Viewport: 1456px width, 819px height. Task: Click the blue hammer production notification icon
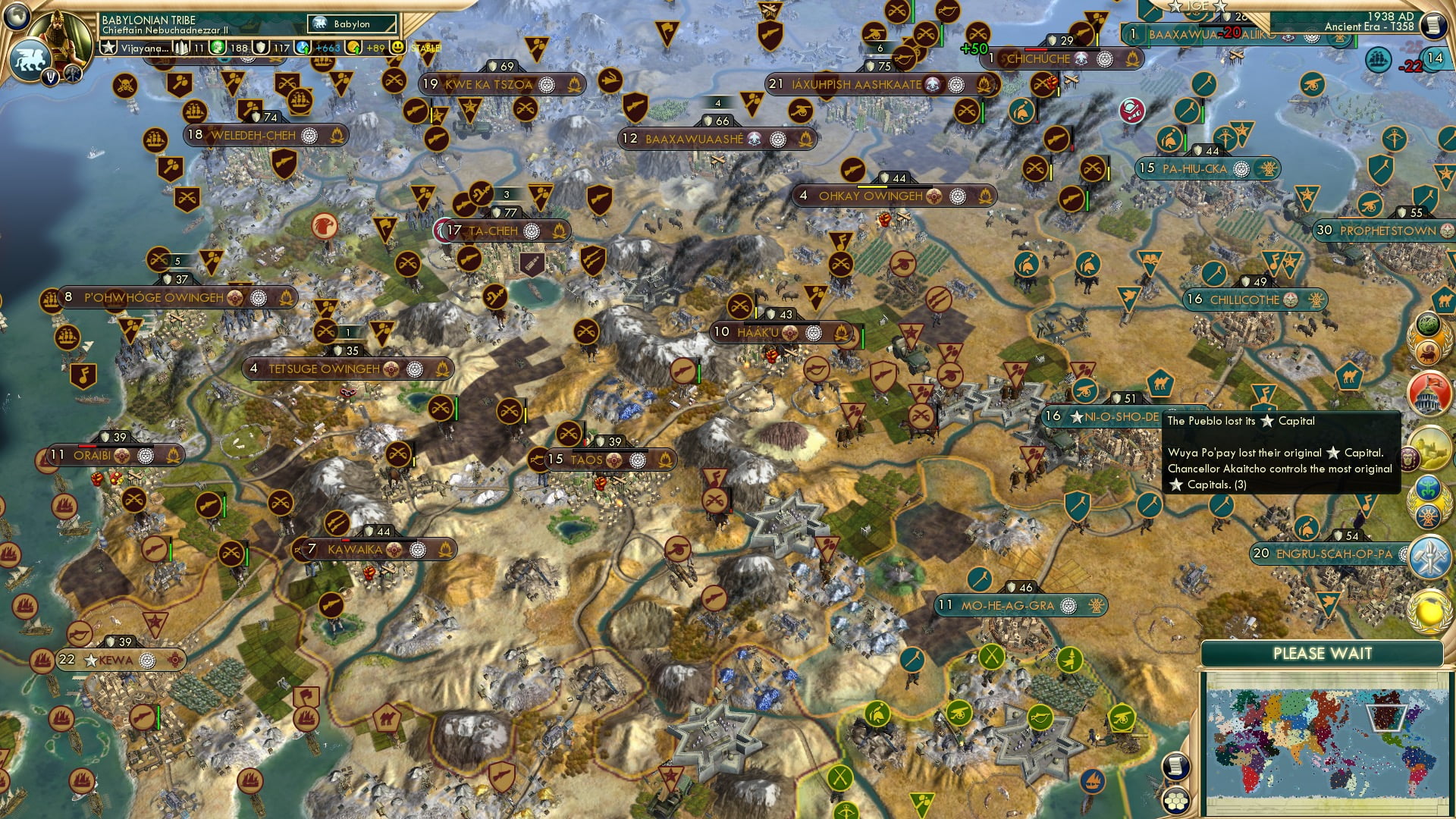(1426, 556)
